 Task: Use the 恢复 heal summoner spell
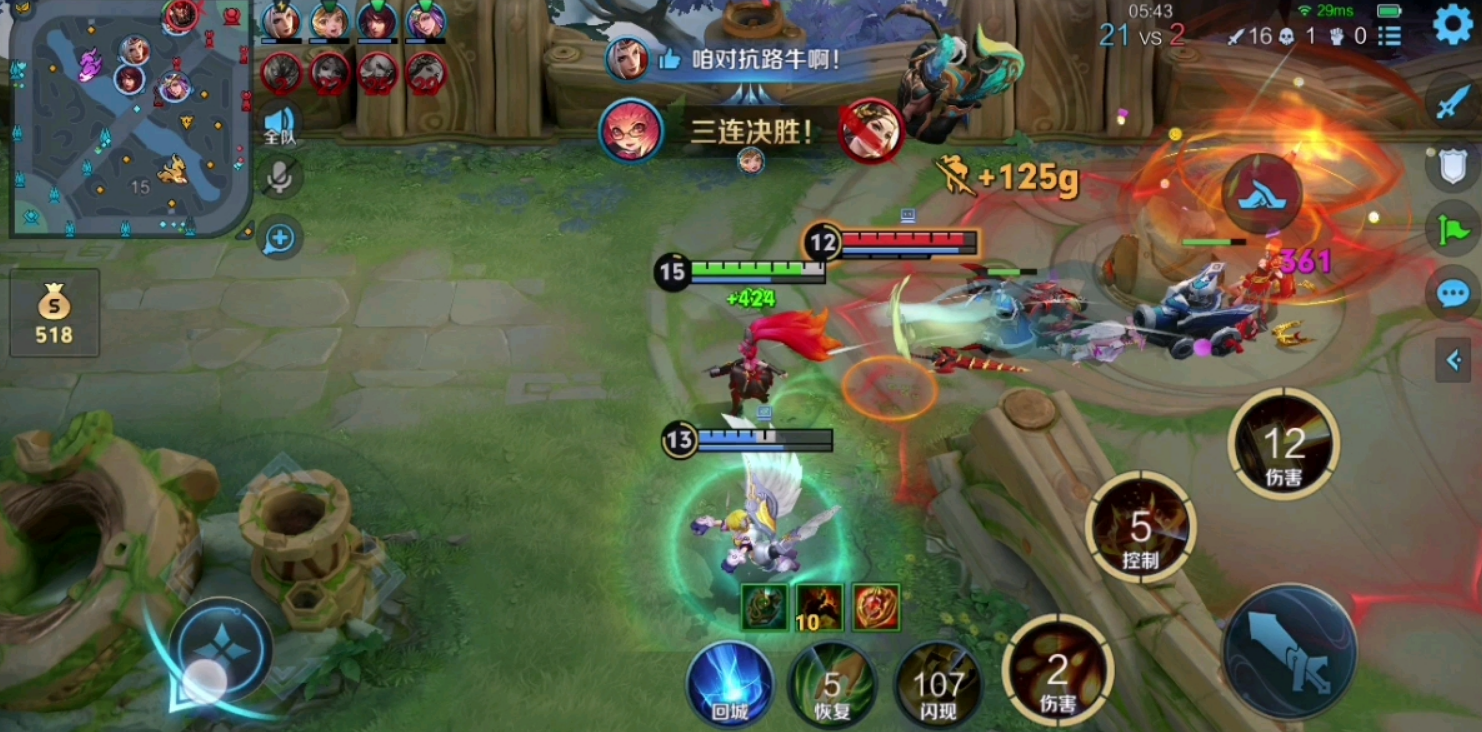834,682
